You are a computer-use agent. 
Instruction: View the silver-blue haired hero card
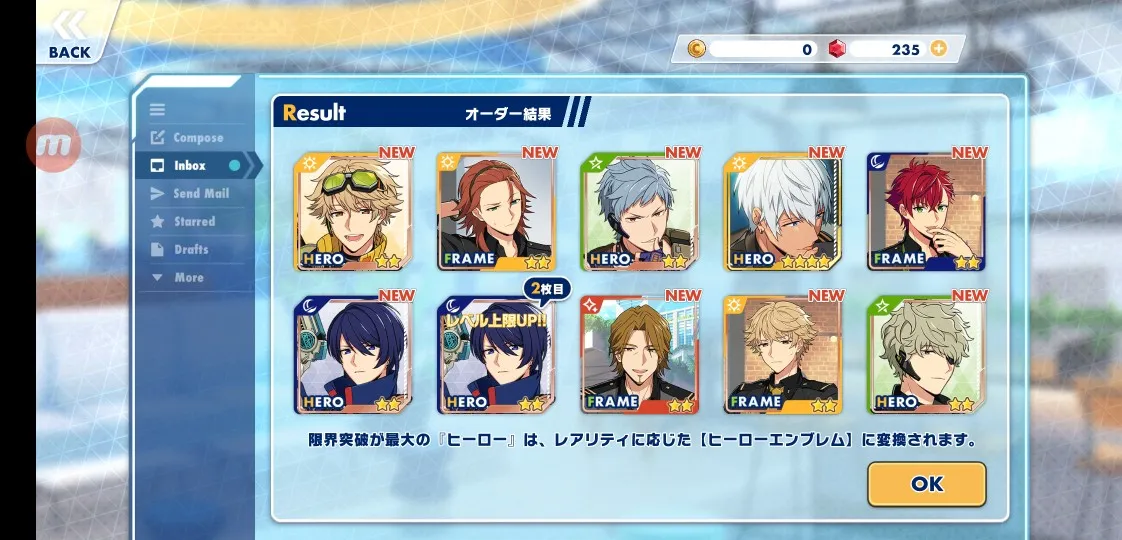coord(640,212)
